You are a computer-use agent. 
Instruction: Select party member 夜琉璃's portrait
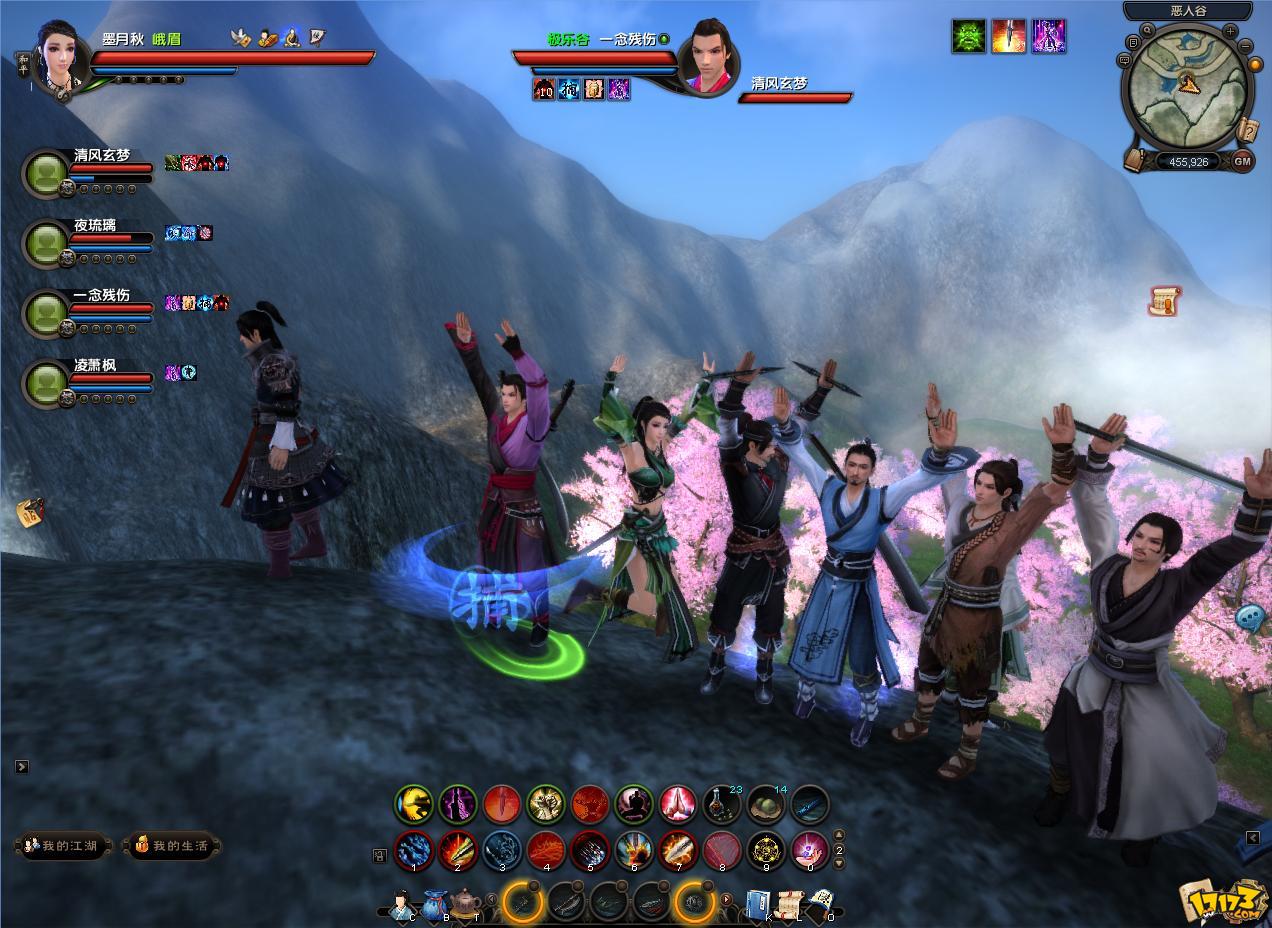pos(46,244)
